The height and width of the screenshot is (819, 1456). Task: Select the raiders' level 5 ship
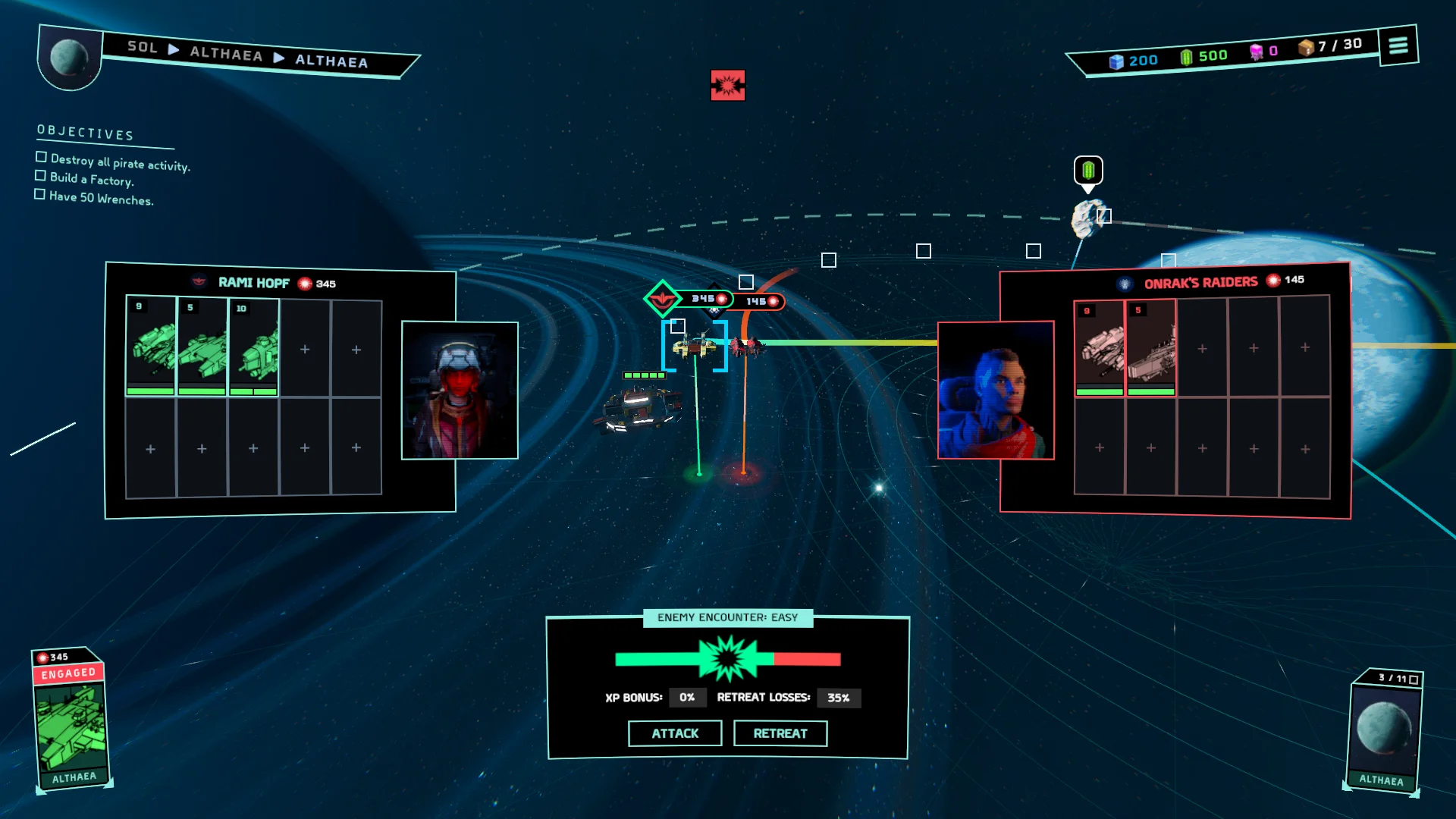tap(1150, 347)
